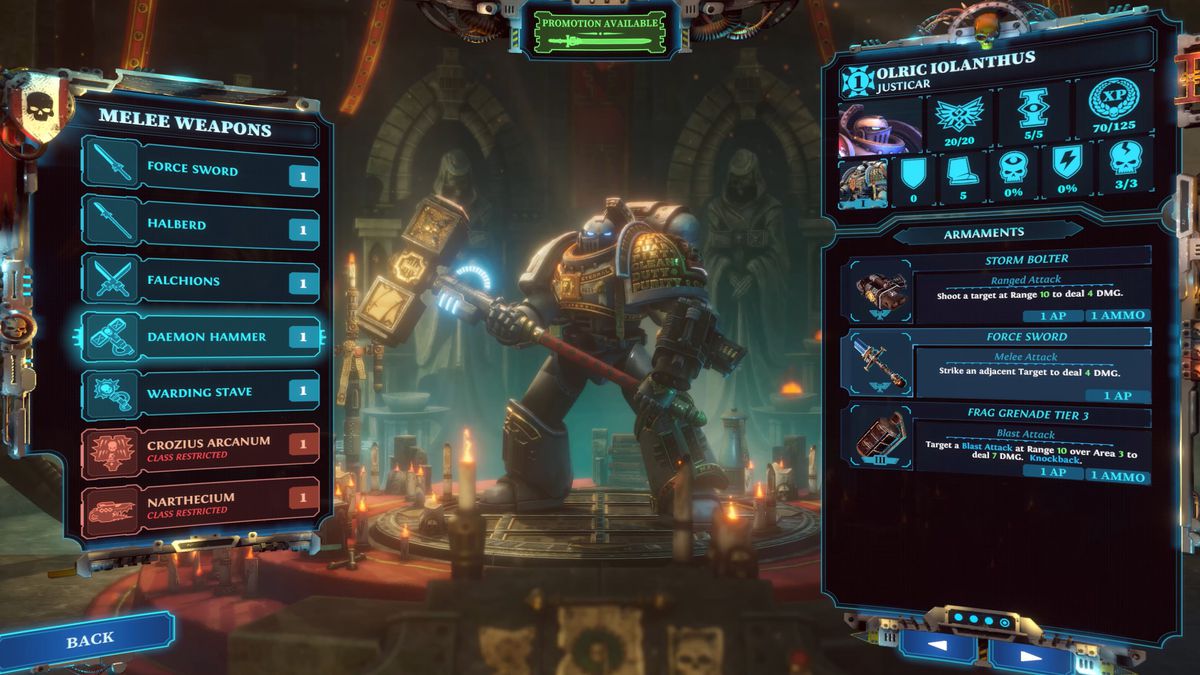
Task: Show the previous knight with left arrow
Action: coord(937,647)
